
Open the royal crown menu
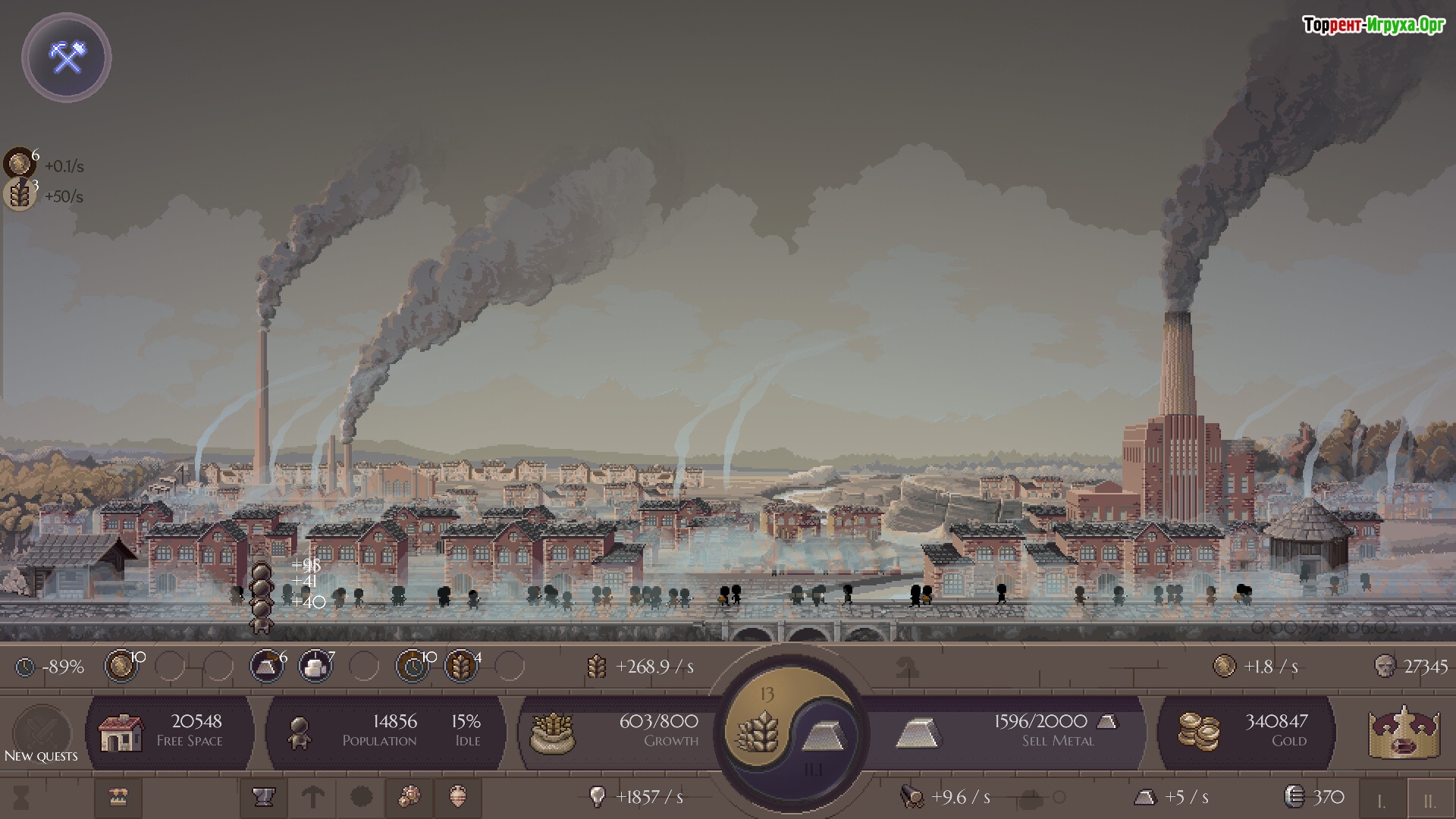point(1404,733)
